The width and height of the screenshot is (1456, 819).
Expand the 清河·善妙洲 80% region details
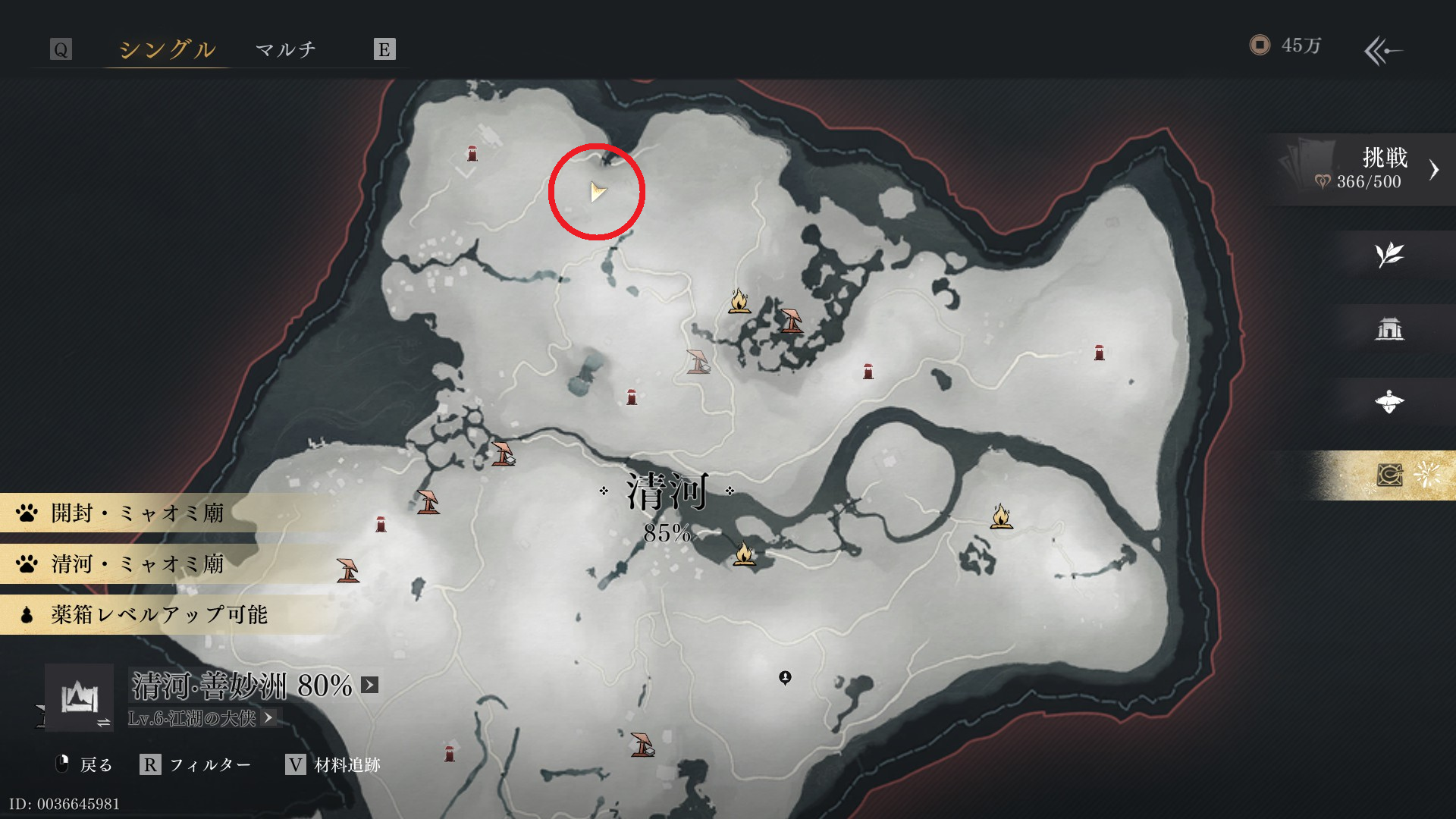[x=369, y=686]
